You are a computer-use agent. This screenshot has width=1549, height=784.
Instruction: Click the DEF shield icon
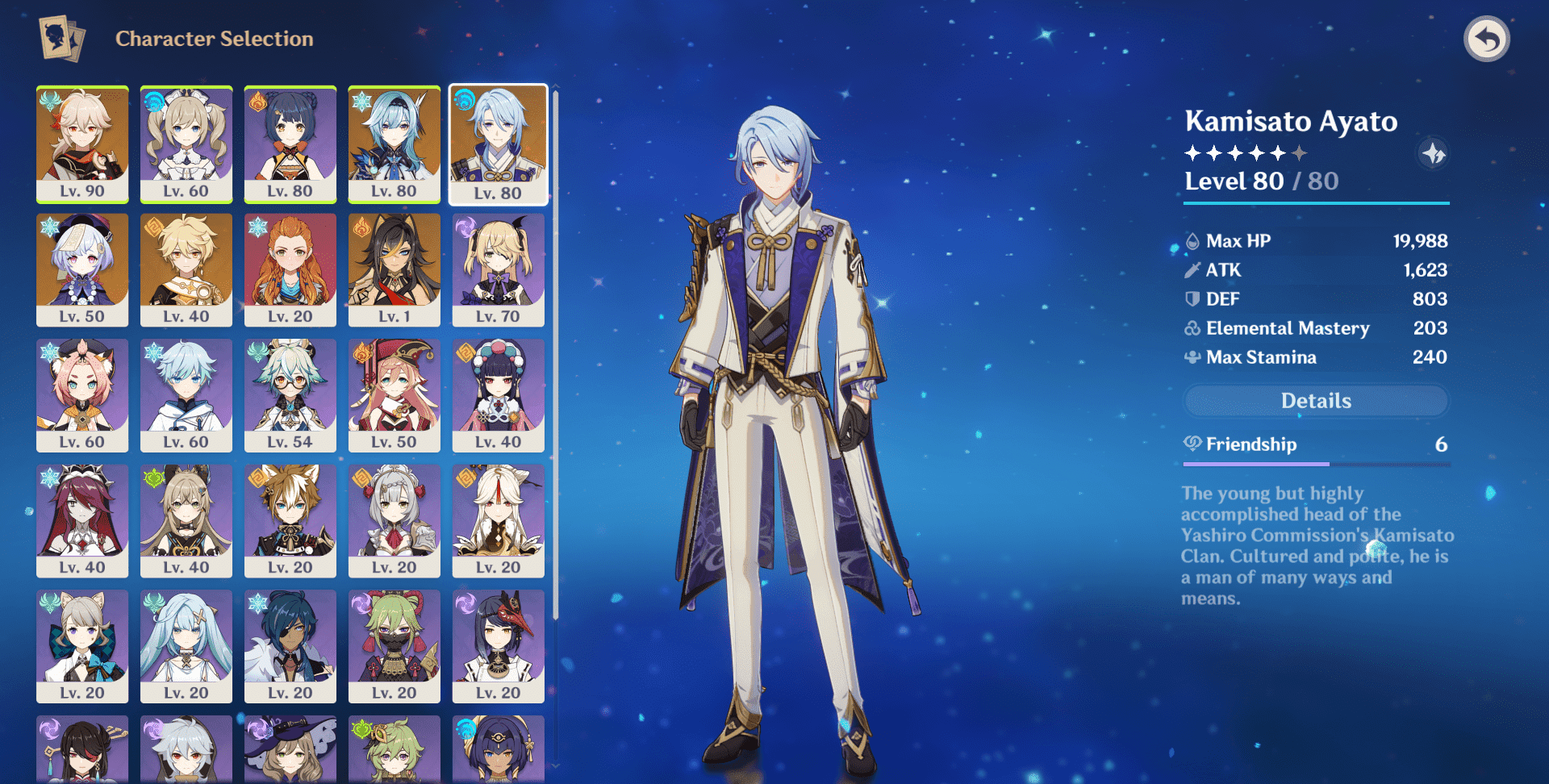pos(1191,298)
